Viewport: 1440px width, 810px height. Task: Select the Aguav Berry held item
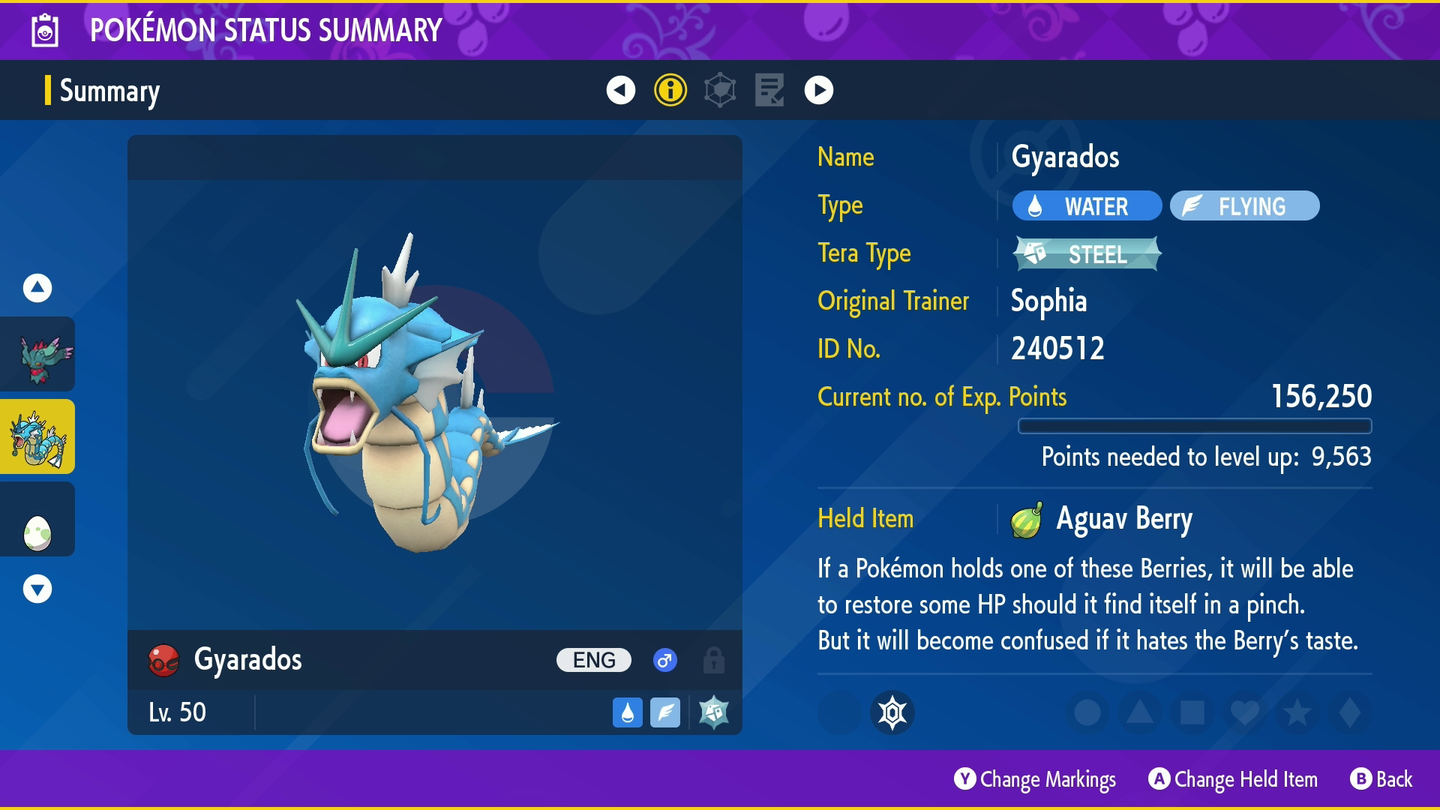tap(1105, 520)
